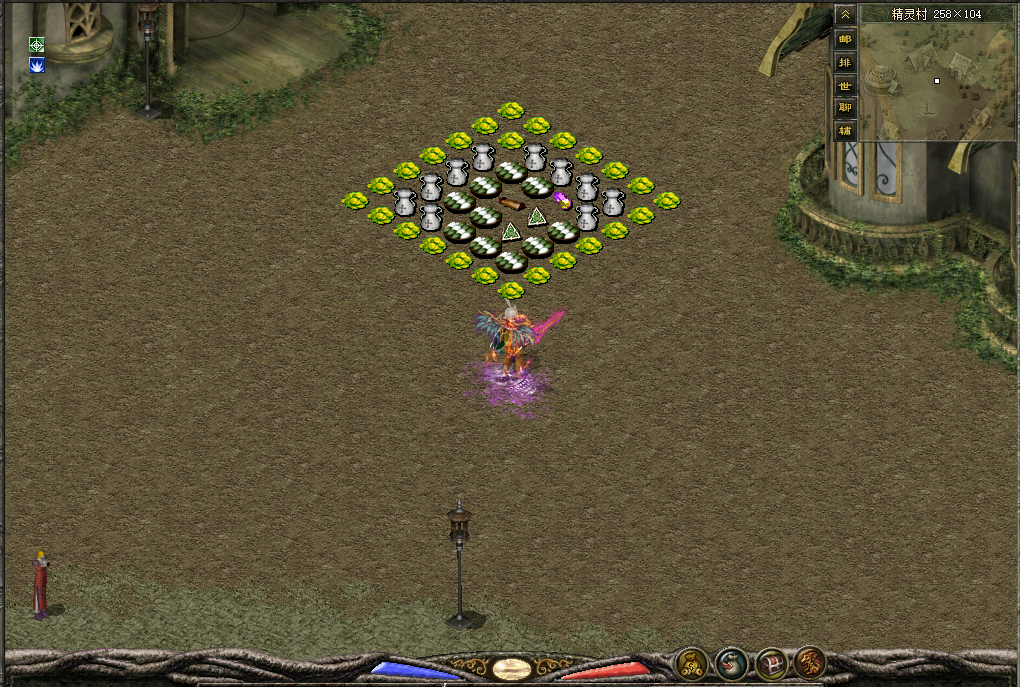Open the gold money bag icon
This screenshot has height=687, width=1020.
[x=690, y=662]
